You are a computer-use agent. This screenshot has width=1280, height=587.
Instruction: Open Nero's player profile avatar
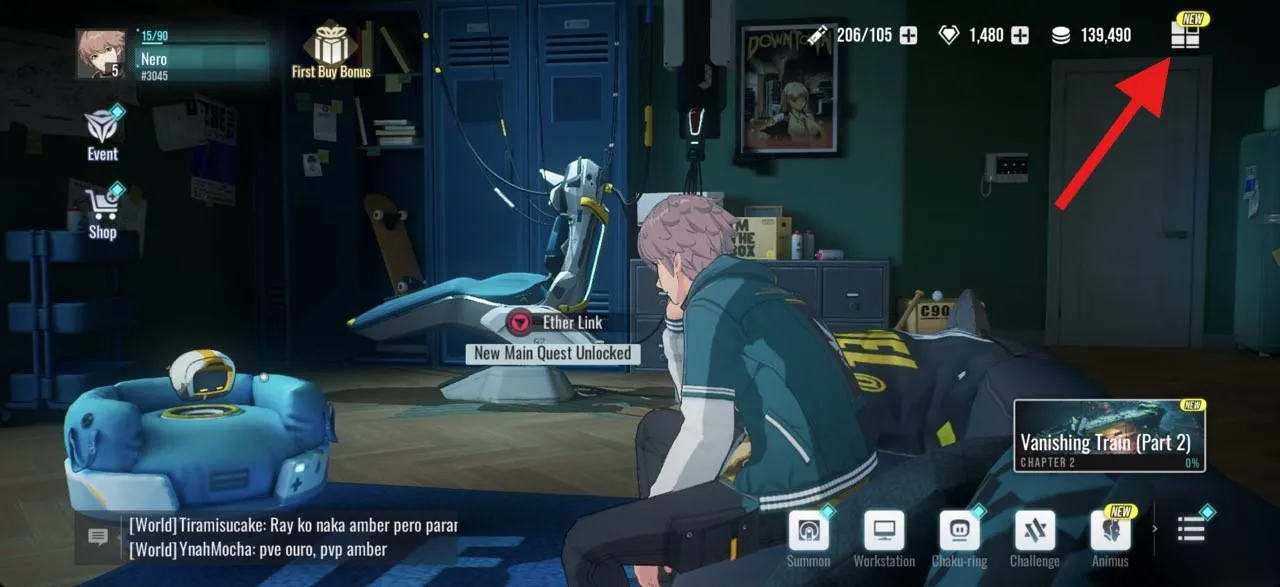tap(101, 54)
